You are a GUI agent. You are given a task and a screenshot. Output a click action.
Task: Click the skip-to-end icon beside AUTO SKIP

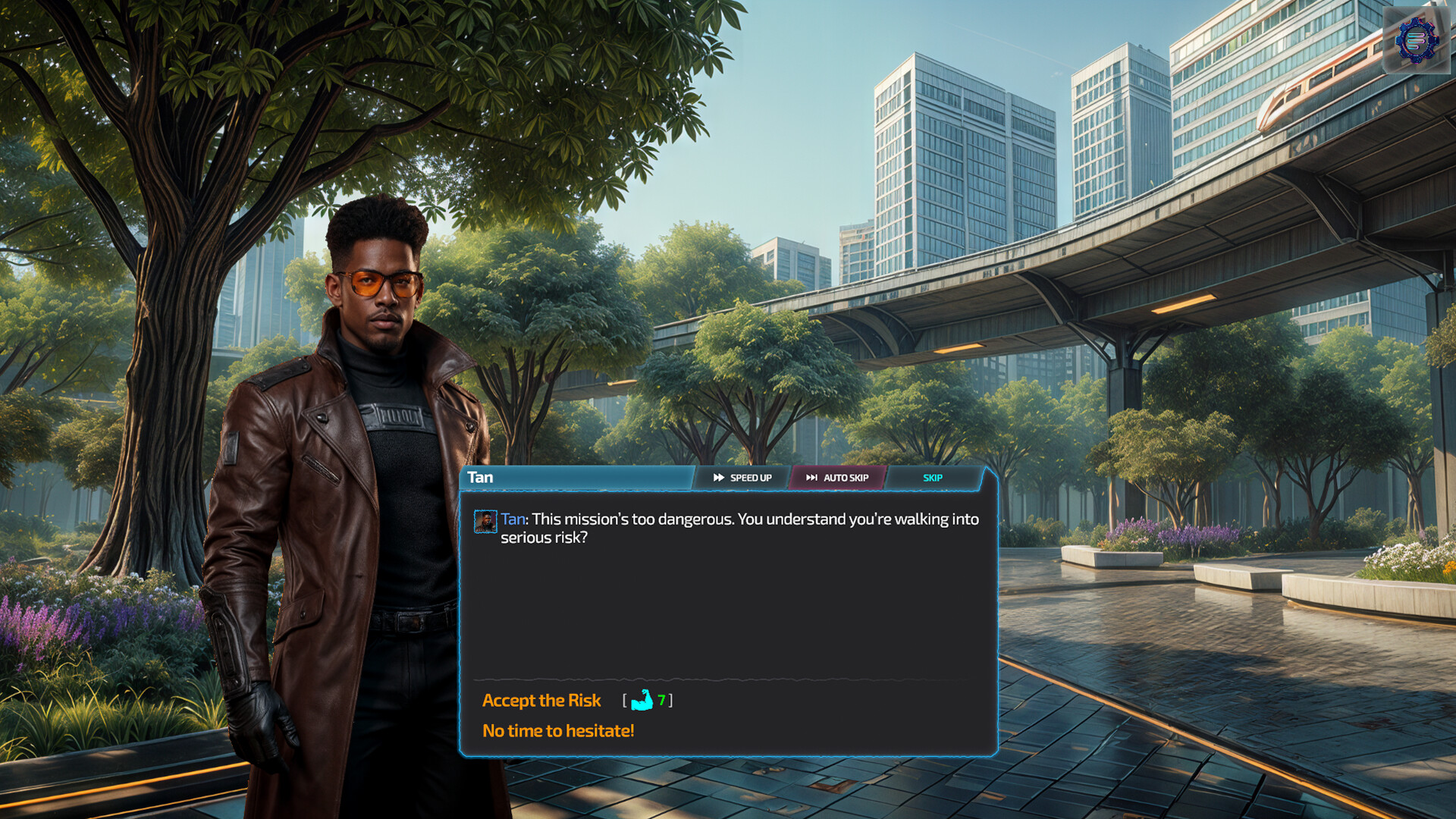tap(812, 478)
